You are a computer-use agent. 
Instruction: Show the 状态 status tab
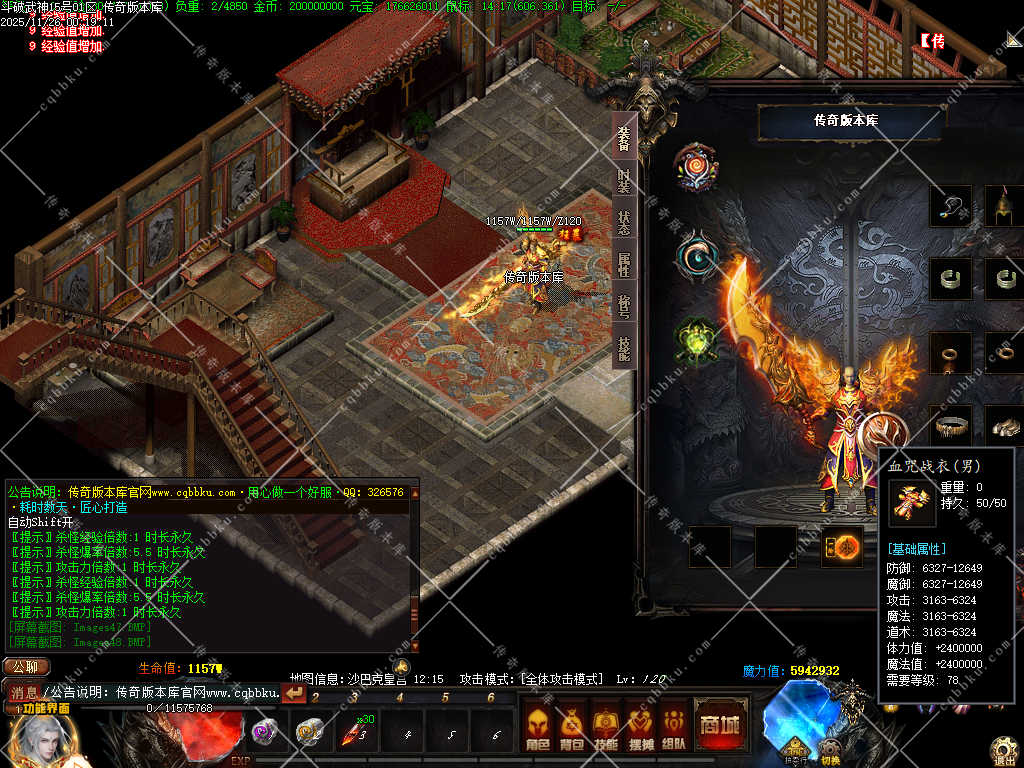pos(624,222)
